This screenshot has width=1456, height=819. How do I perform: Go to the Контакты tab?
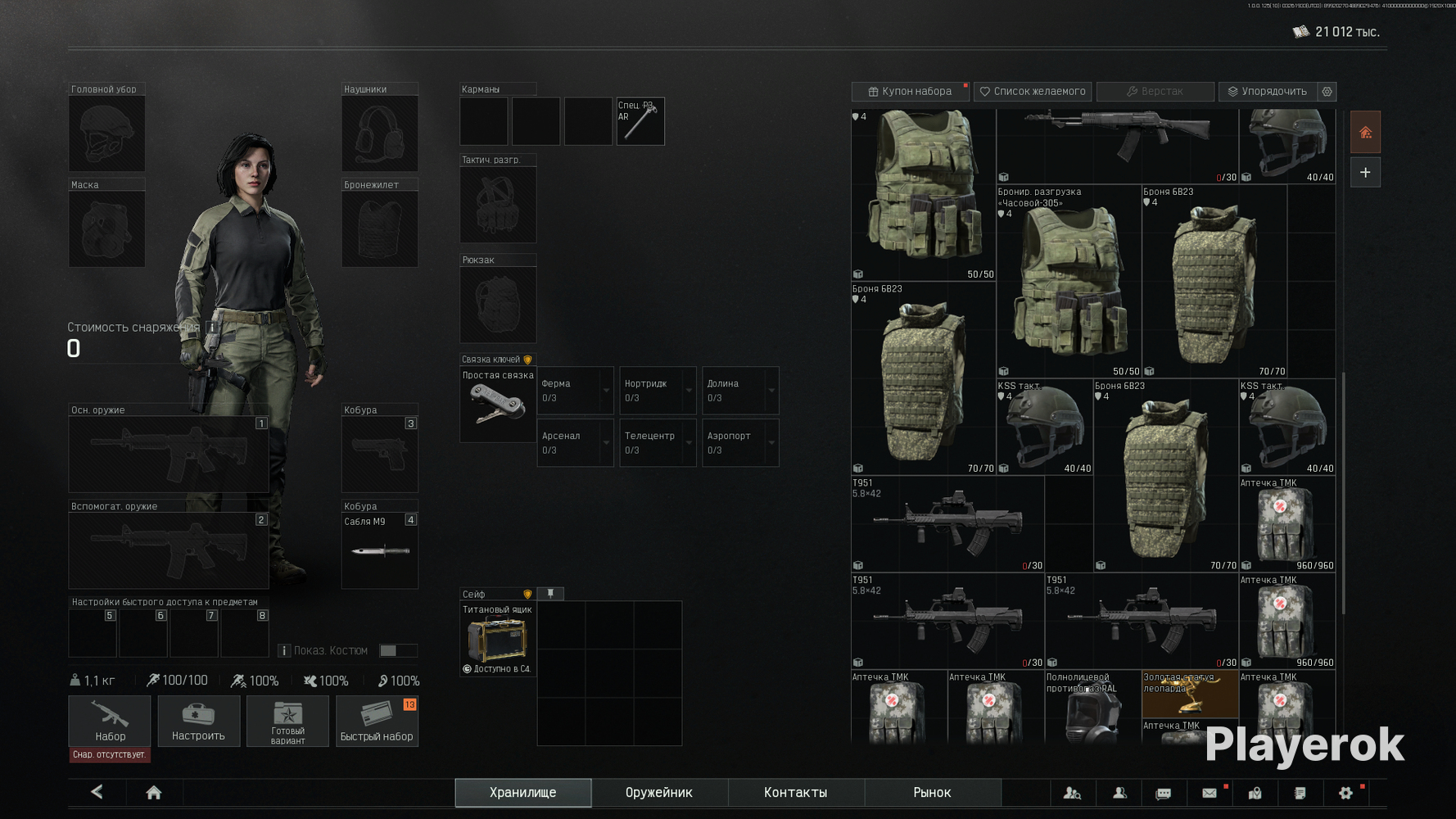click(x=795, y=792)
